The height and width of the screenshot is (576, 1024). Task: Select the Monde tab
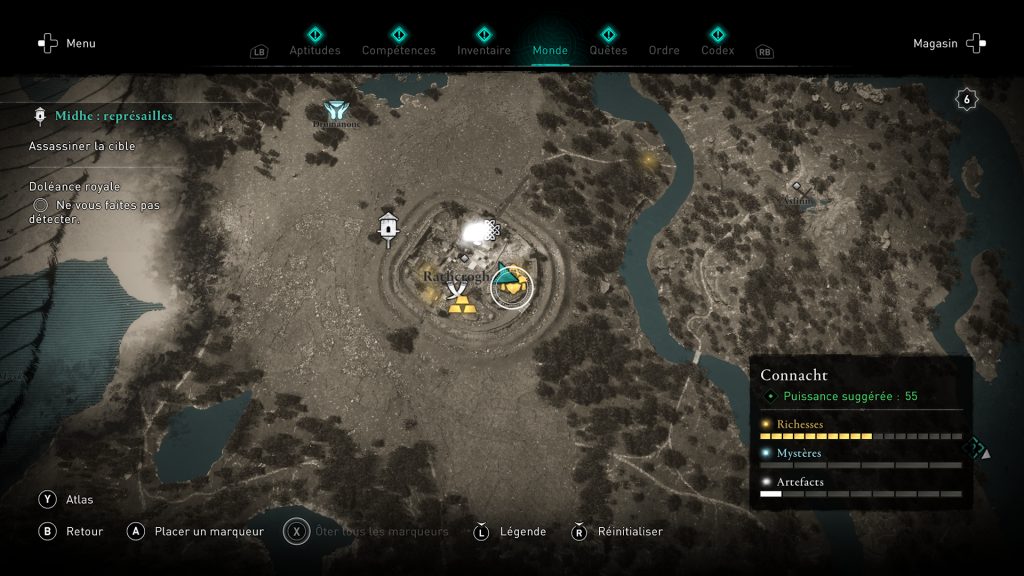550,49
